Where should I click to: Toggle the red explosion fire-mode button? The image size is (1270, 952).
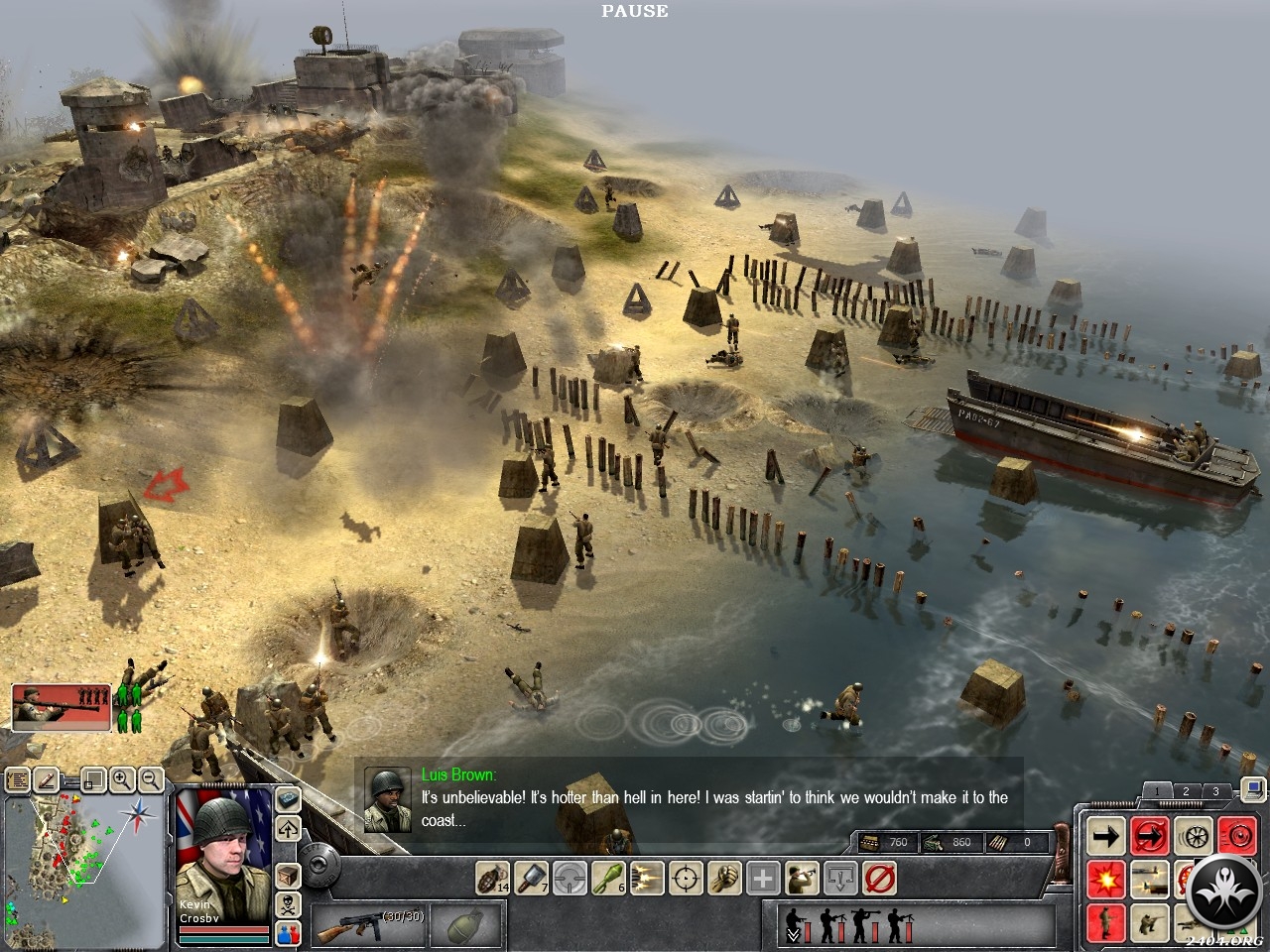click(x=1105, y=879)
